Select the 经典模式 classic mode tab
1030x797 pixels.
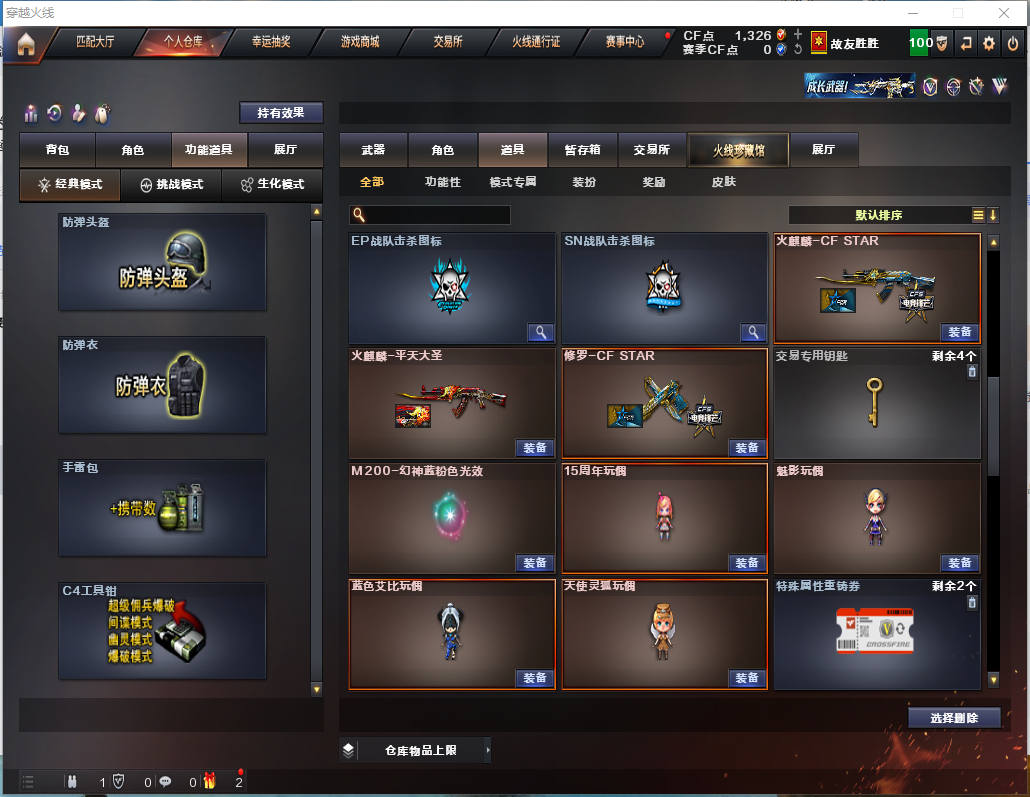[71, 185]
